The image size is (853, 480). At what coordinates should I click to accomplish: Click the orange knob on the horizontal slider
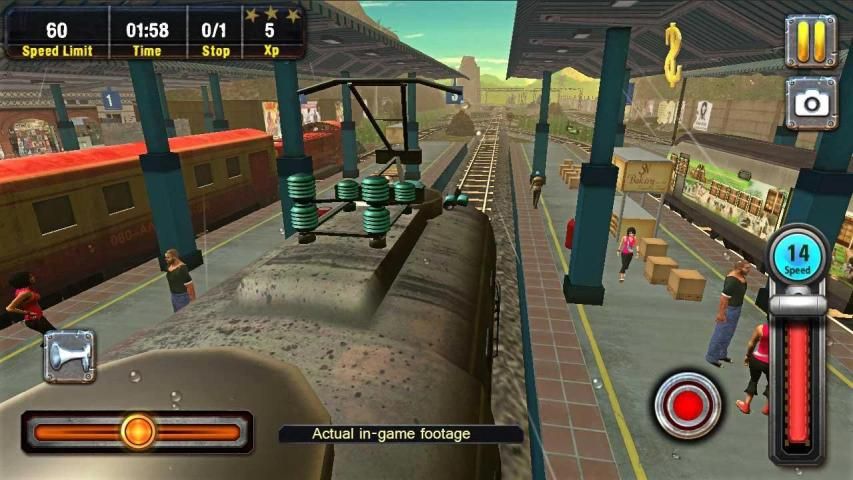pyautogui.click(x=138, y=432)
